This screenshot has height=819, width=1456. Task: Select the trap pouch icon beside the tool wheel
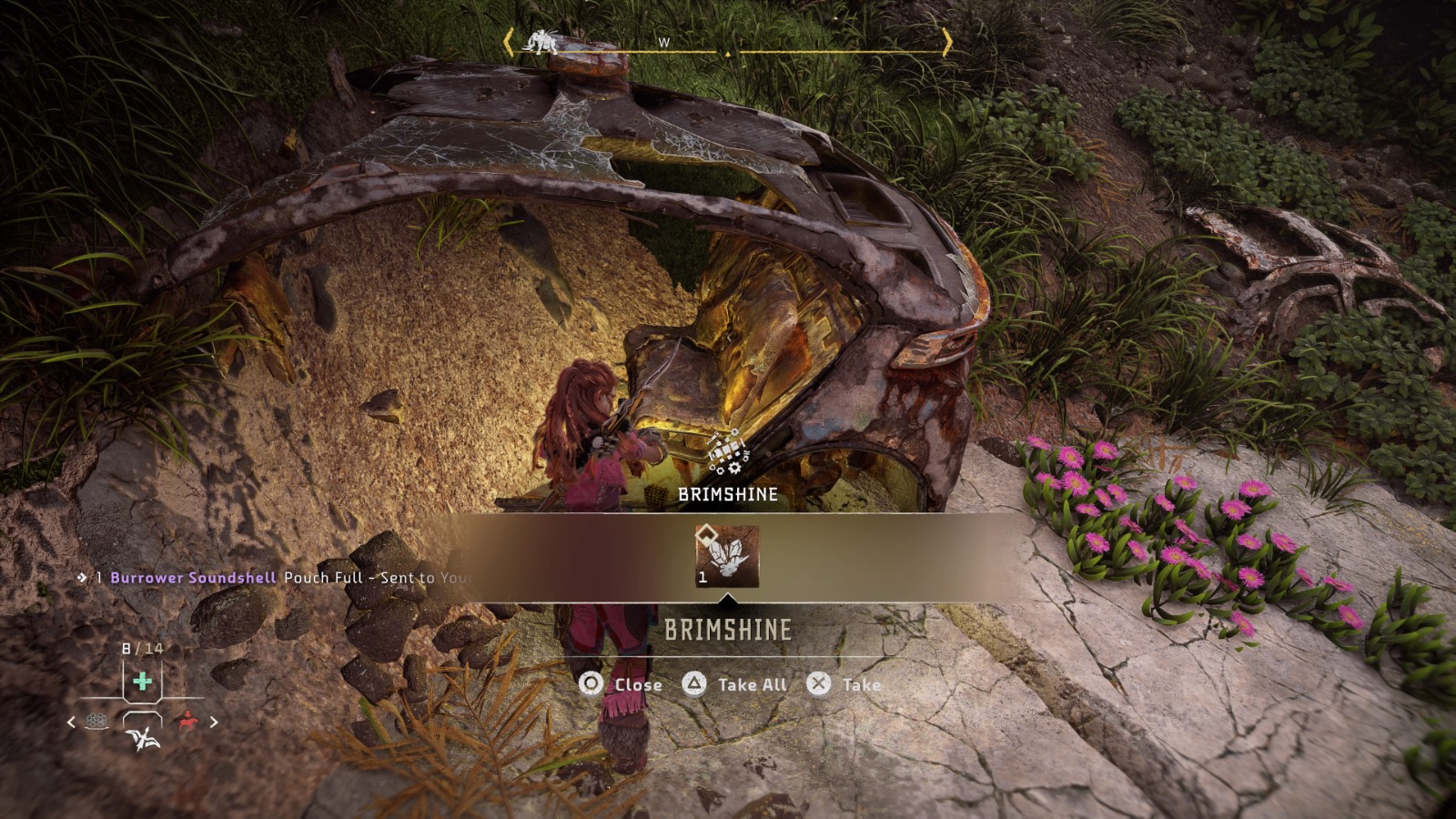click(96, 722)
